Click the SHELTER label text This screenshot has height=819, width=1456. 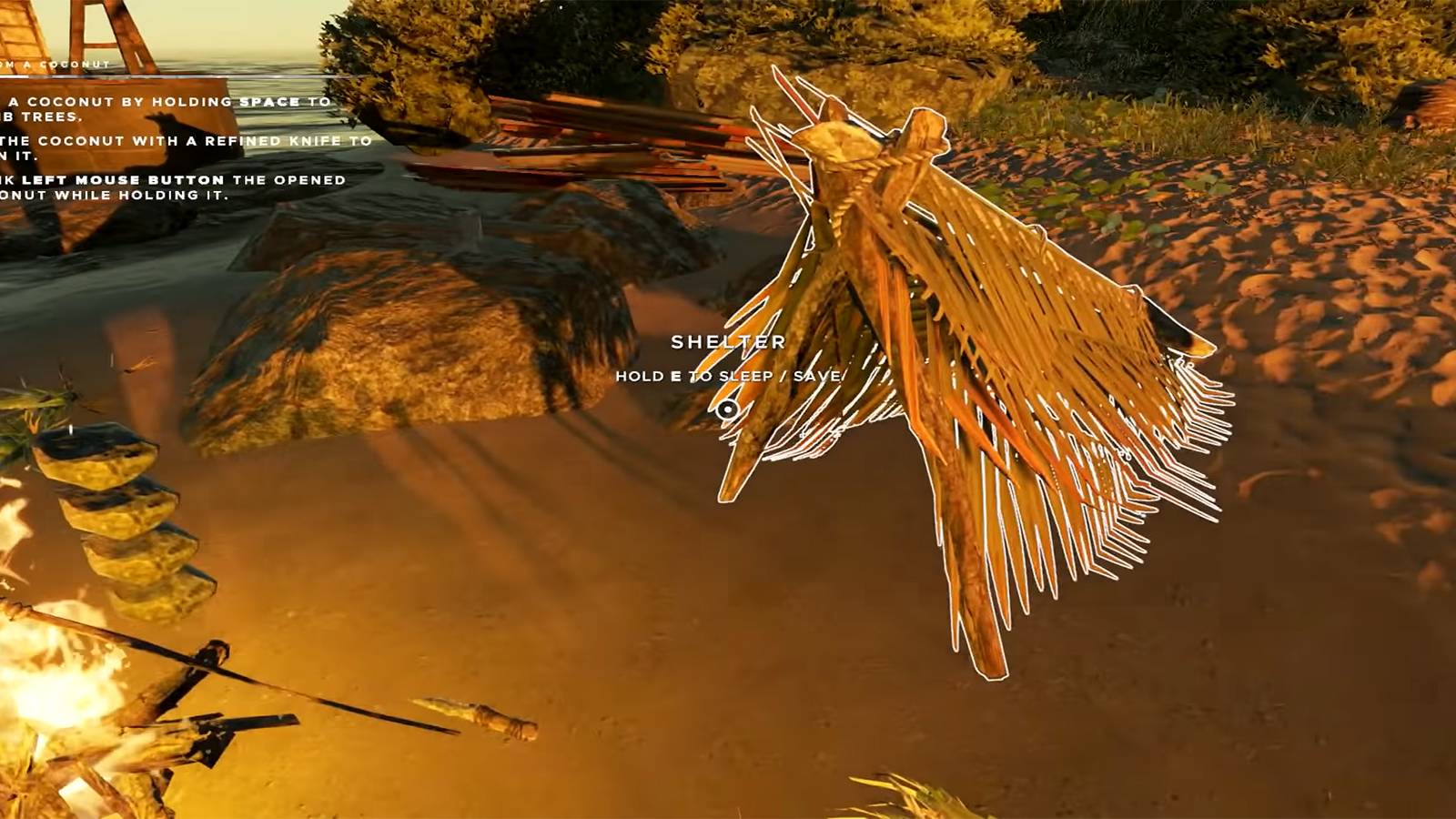tap(729, 342)
